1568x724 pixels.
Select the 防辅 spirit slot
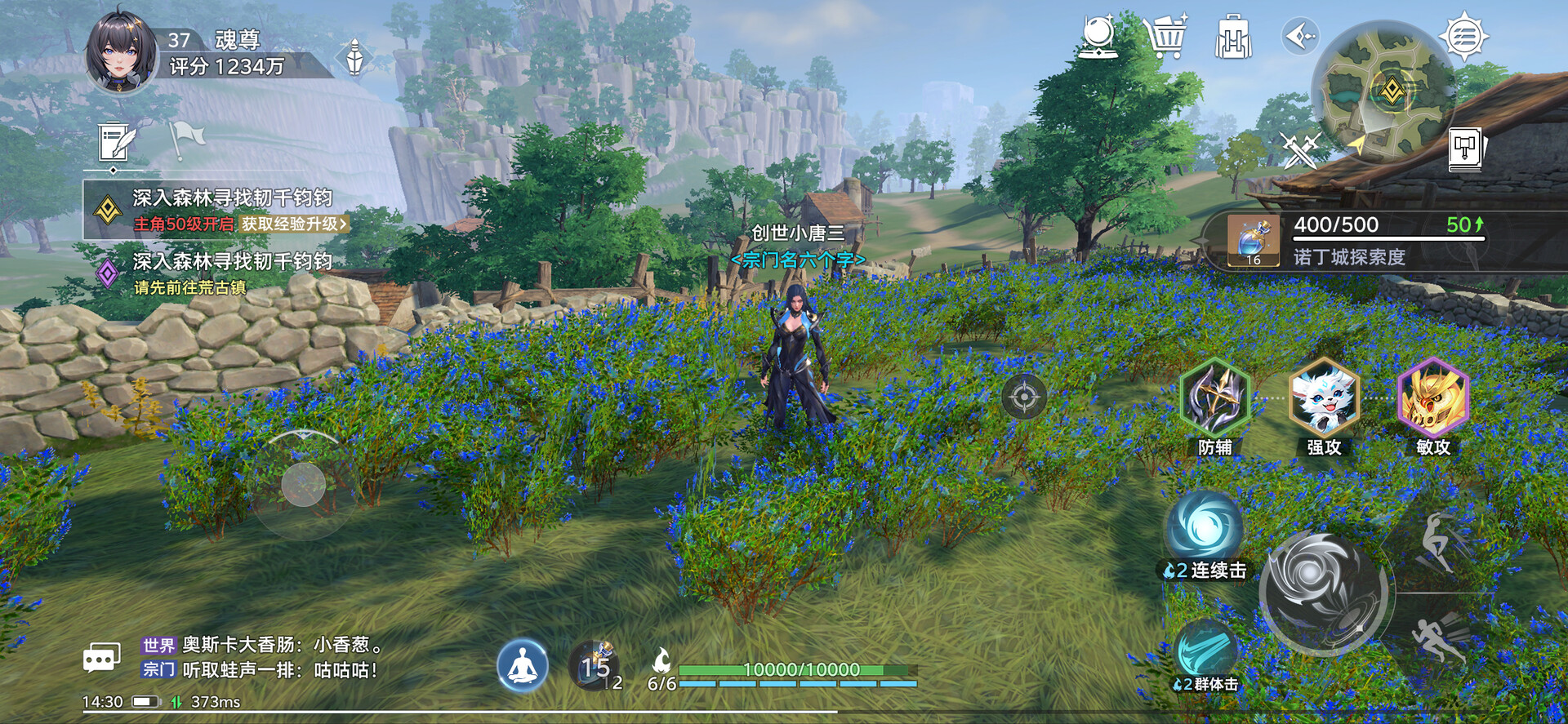(x=1214, y=398)
